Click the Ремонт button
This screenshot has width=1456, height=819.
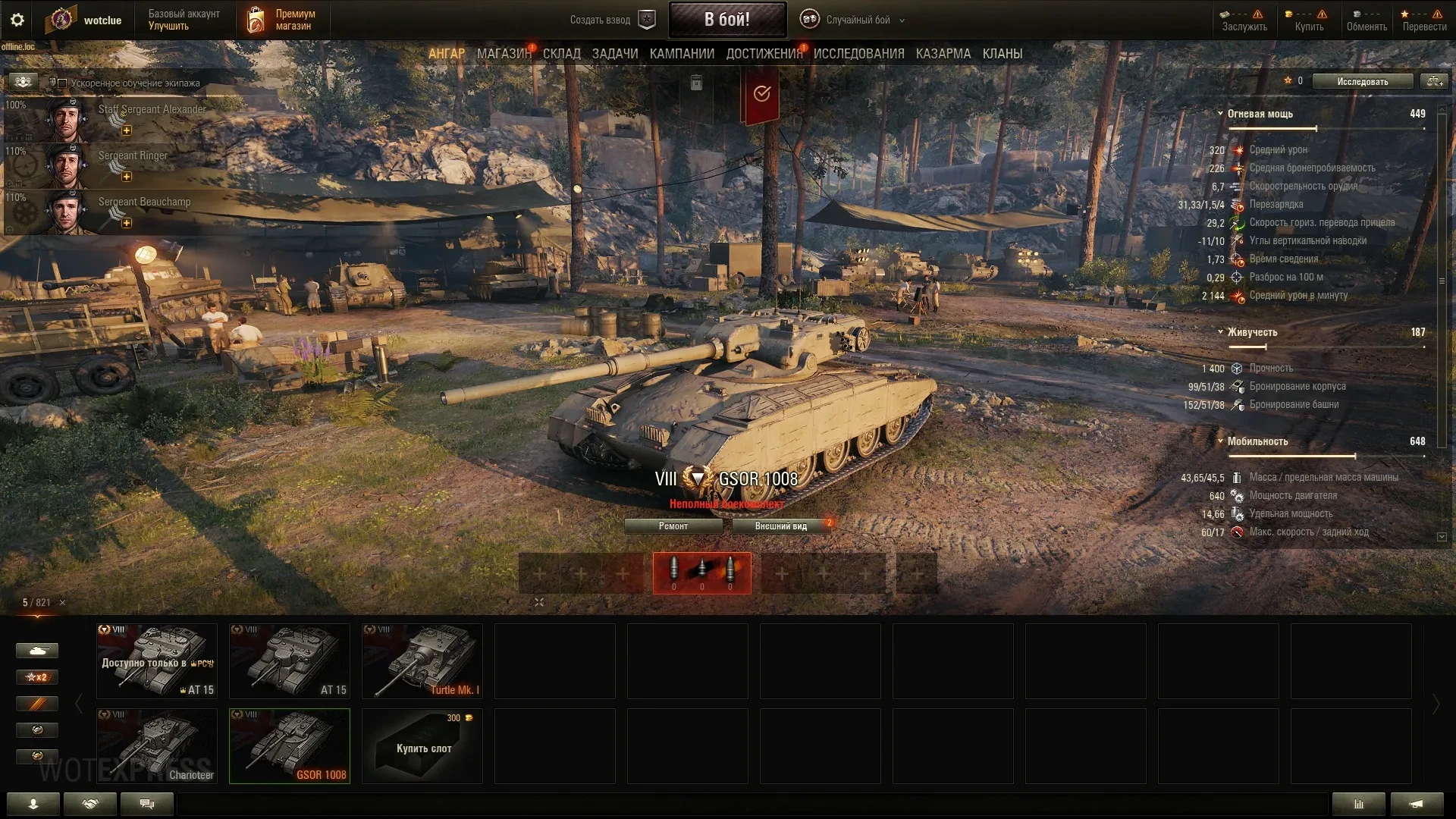(673, 526)
